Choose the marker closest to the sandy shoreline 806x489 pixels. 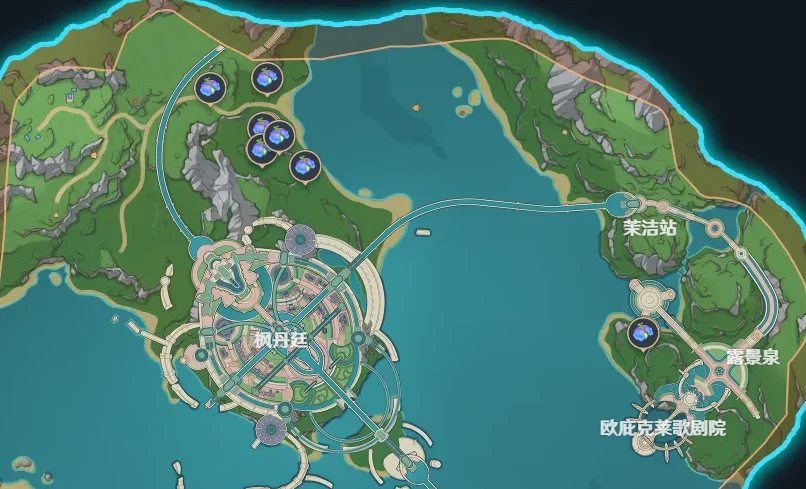point(304,166)
